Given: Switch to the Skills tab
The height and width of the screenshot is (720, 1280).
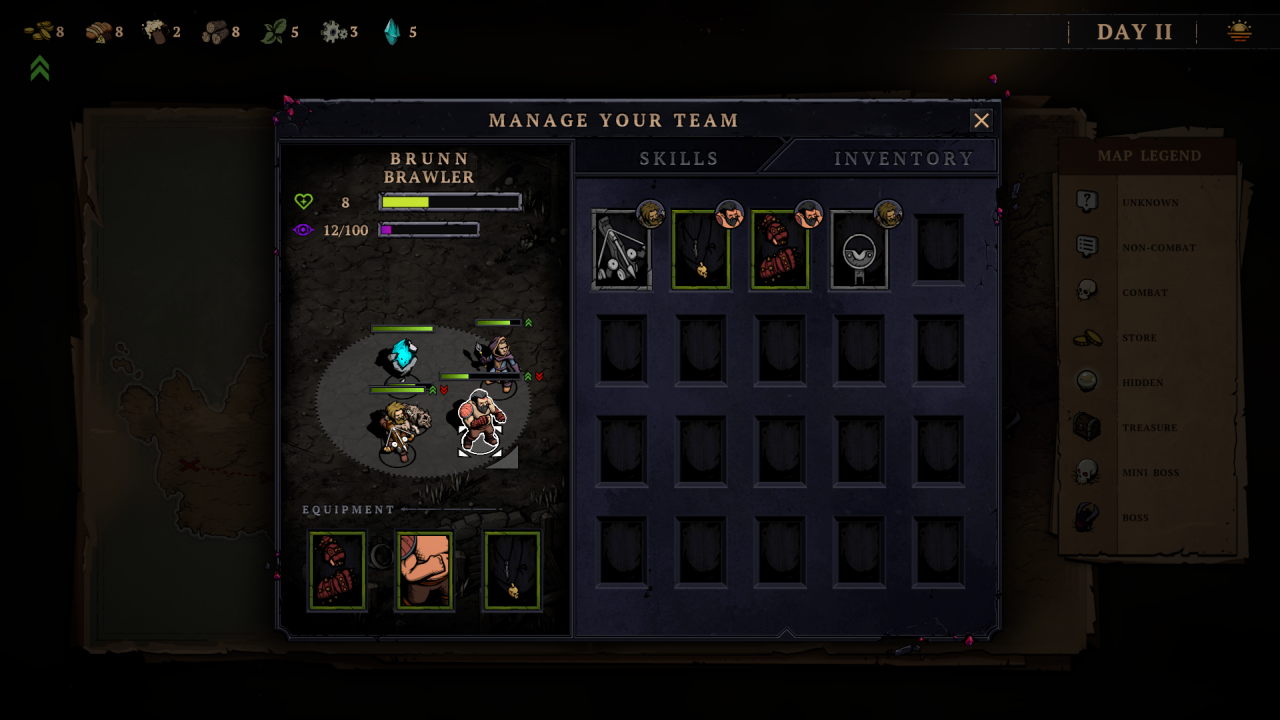Looking at the screenshot, I should point(679,158).
